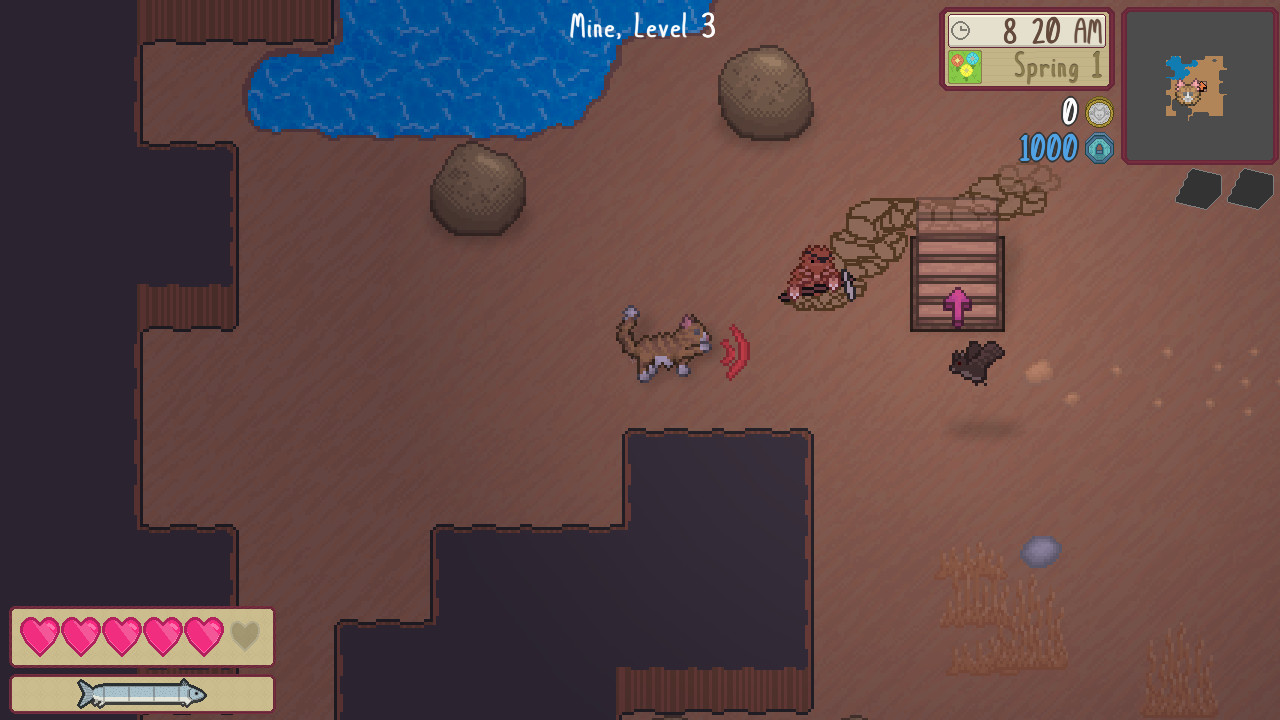
Task: Click the empty gray heart in health bar
Action: [x=244, y=635]
